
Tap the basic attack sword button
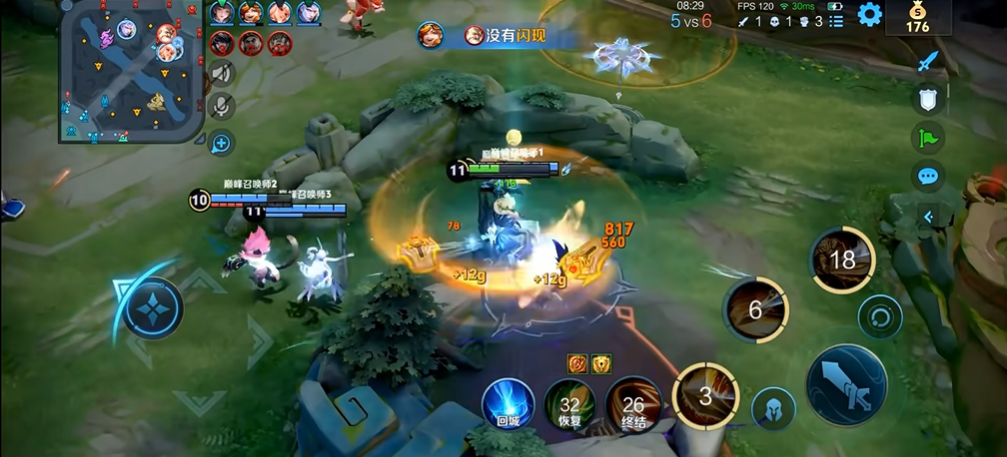click(x=846, y=385)
